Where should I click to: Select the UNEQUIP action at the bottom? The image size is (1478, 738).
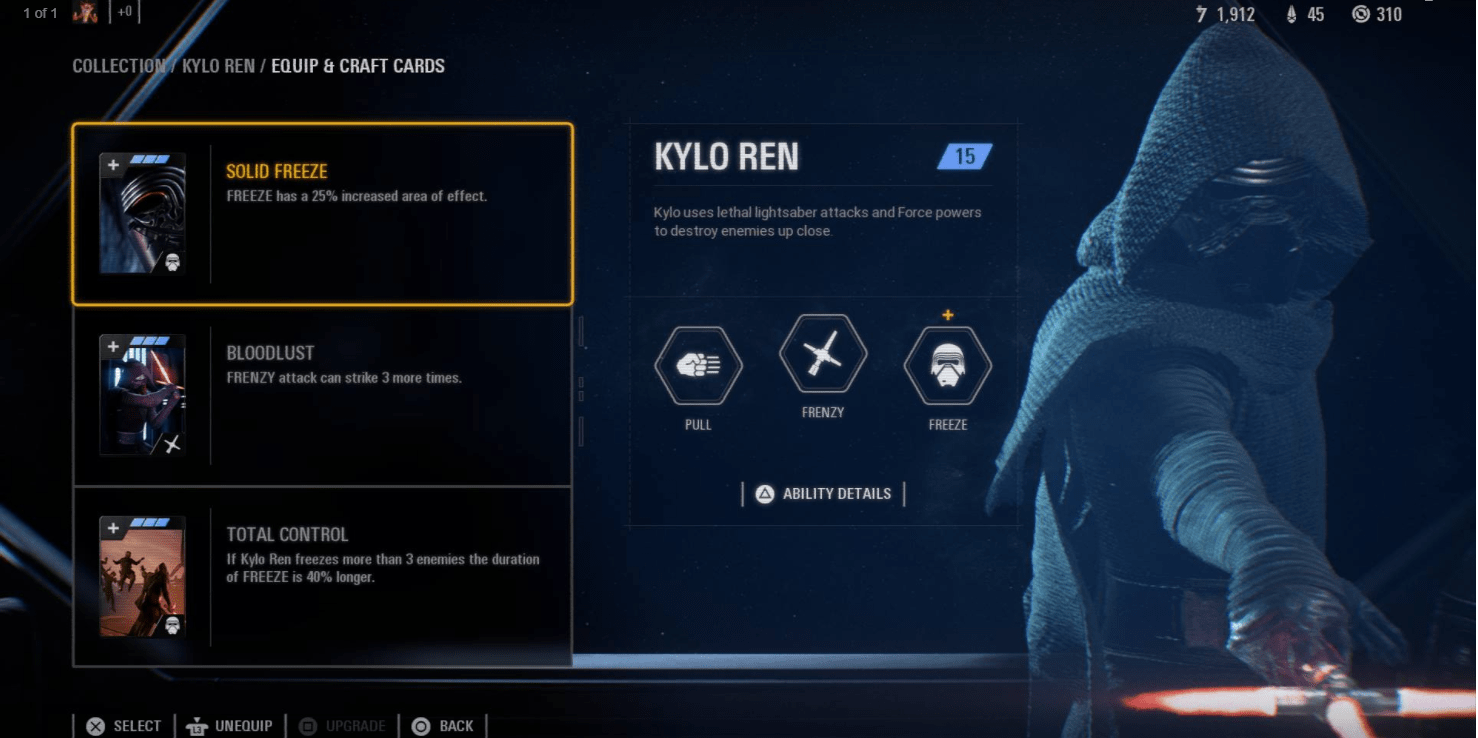point(230,725)
